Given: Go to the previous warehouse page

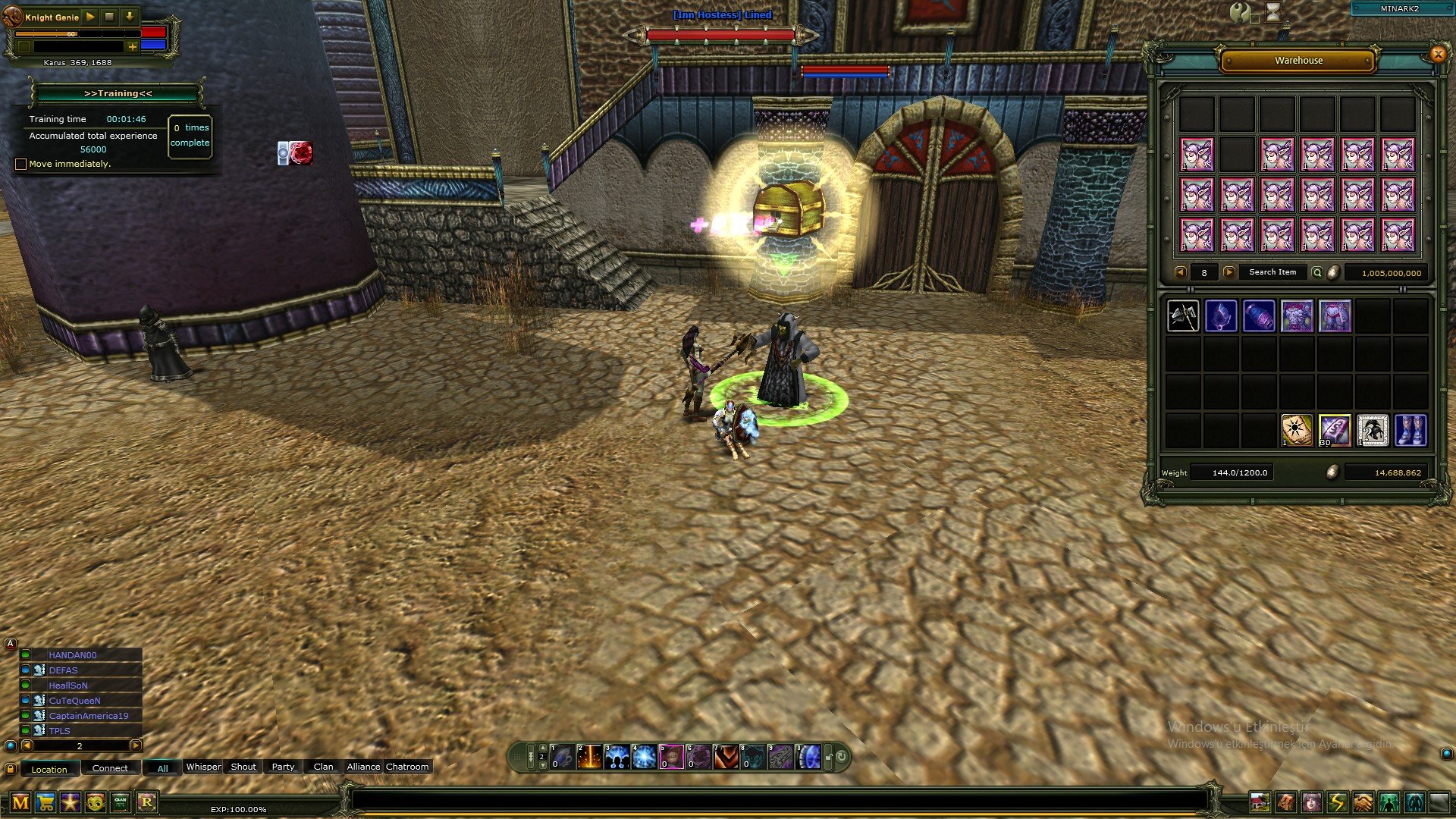Looking at the screenshot, I should 1180,272.
